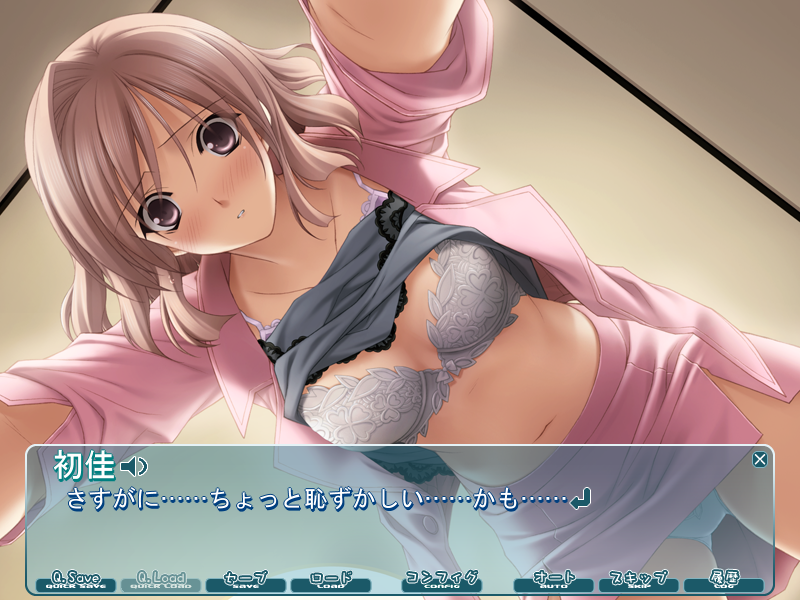
Task: Advance text with the return arrow
Action: (x=580, y=497)
